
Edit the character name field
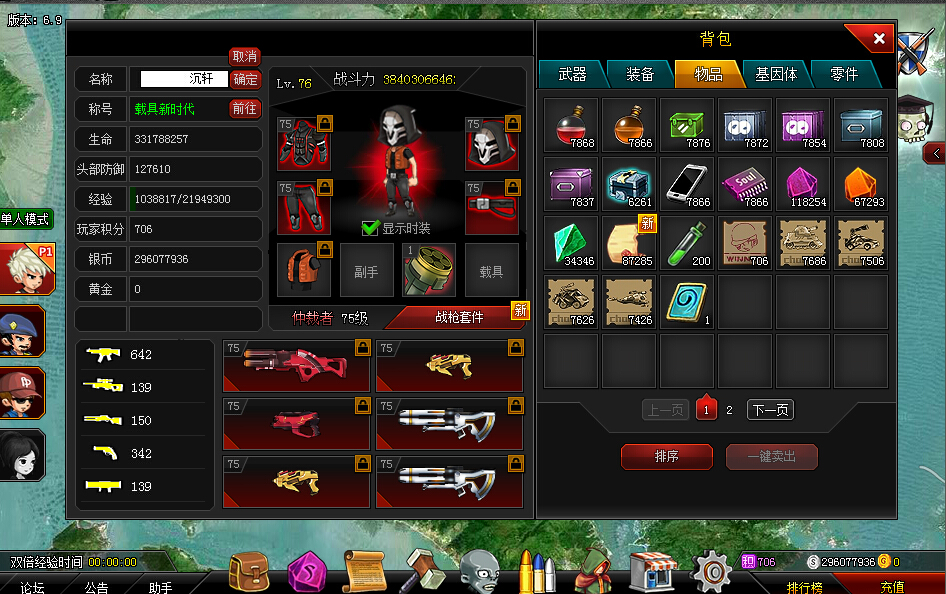pos(184,79)
